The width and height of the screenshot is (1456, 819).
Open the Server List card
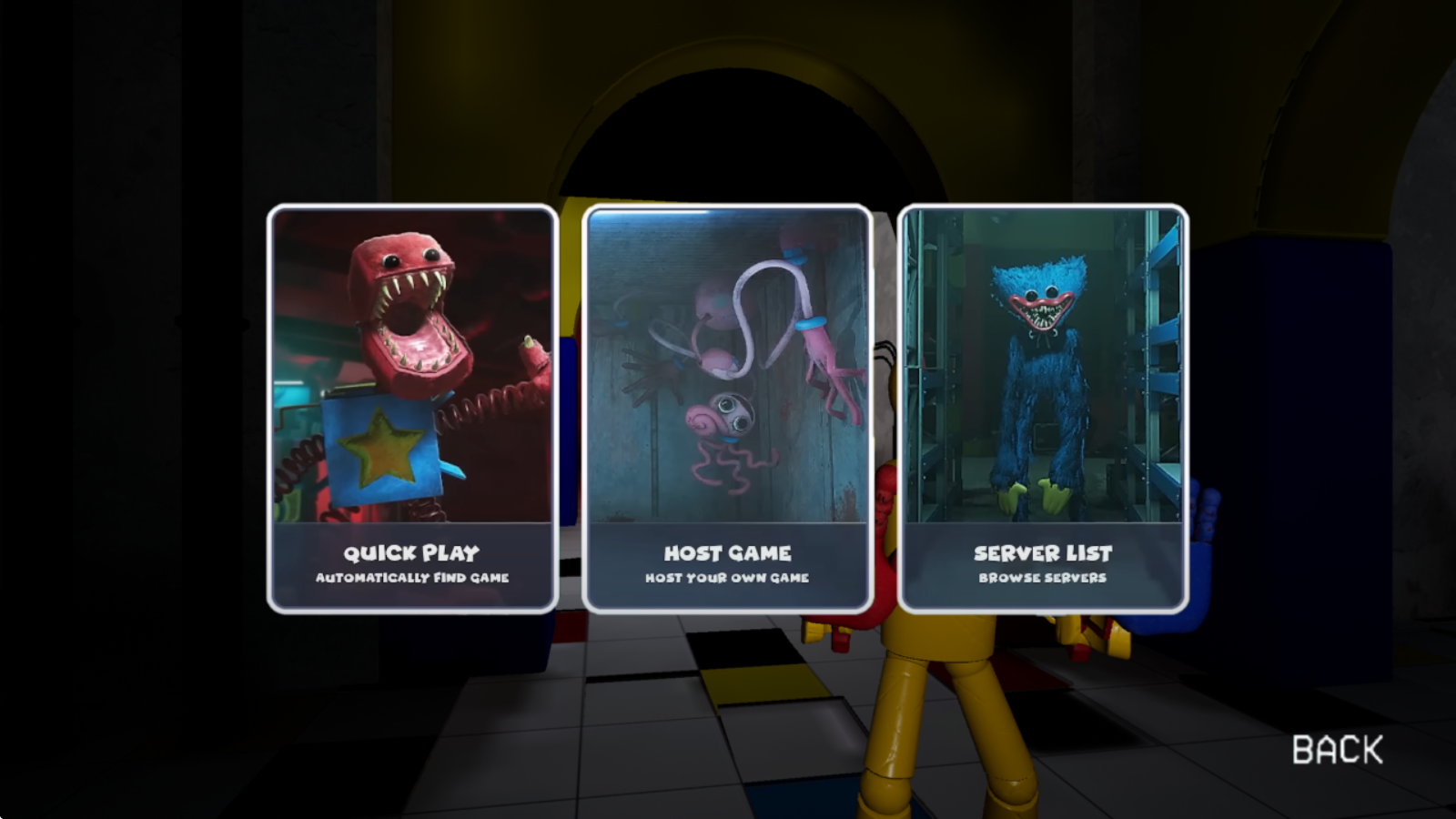[1043, 409]
